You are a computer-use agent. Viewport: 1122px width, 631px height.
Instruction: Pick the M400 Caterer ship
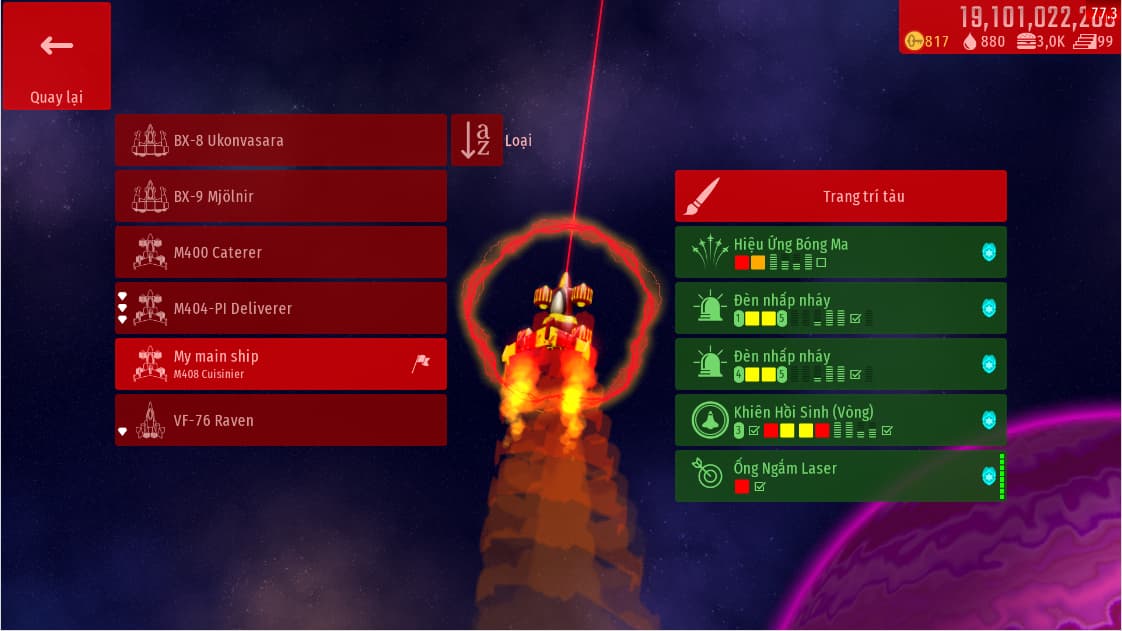tap(280, 252)
